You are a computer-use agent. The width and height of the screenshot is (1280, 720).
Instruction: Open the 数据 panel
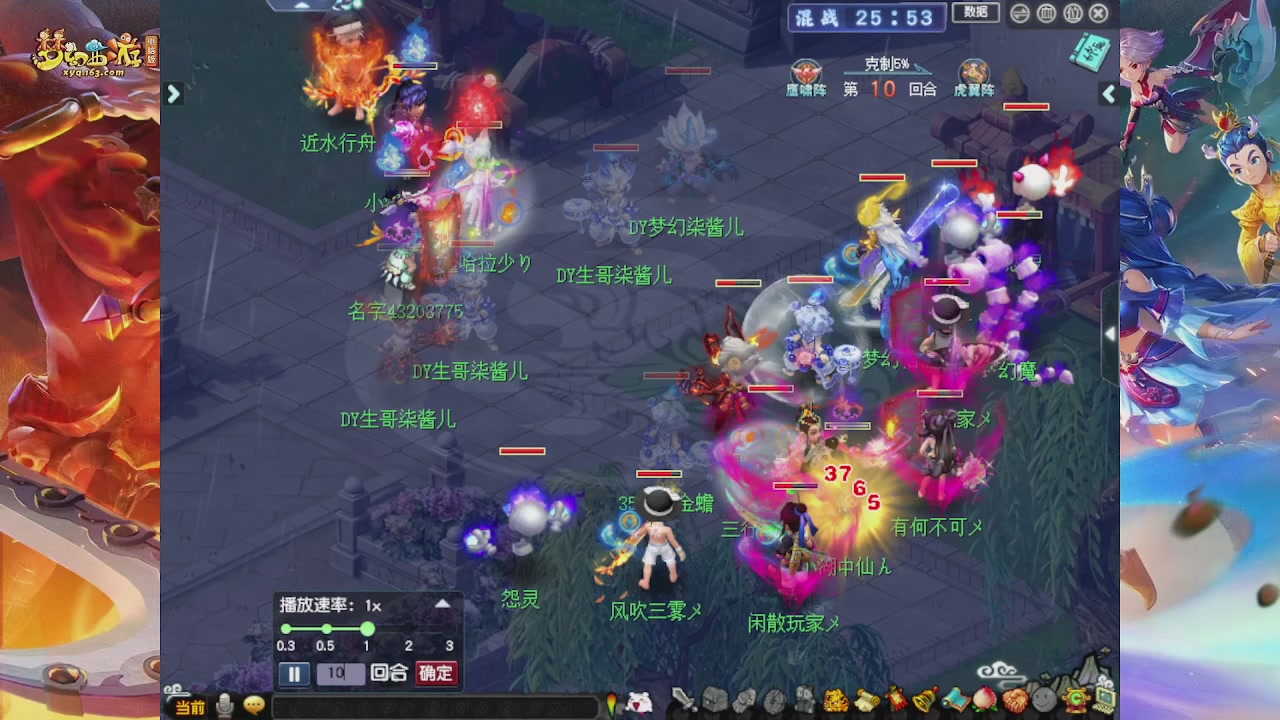[x=976, y=12]
